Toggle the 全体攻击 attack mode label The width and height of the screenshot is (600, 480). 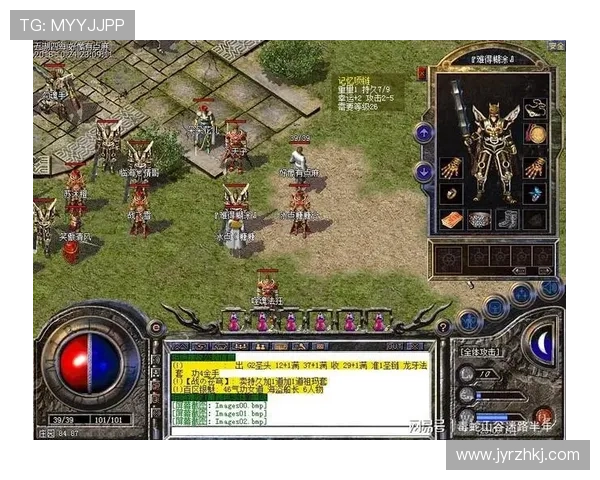[482, 354]
